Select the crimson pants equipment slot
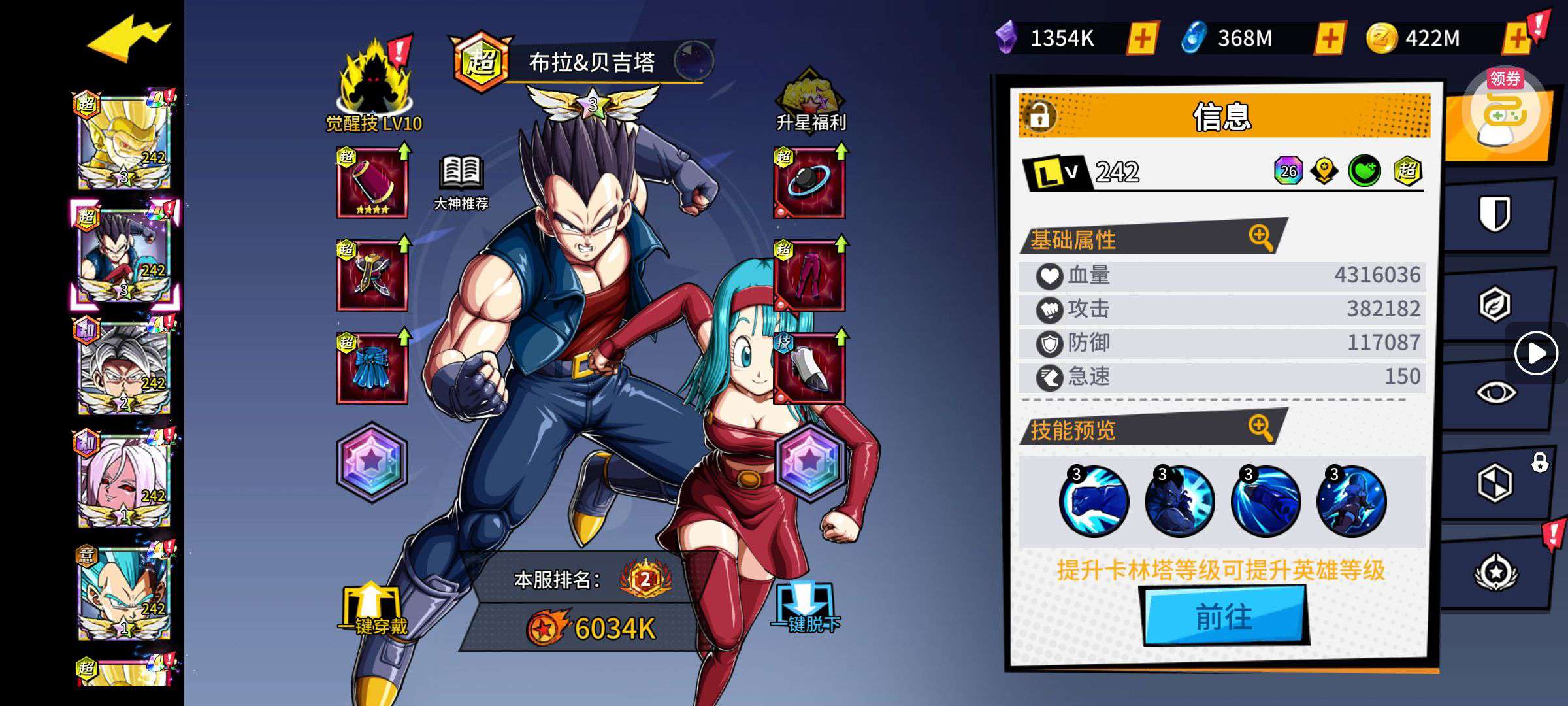This screenshot has width=1568, height=706. [x=809, y=276]
